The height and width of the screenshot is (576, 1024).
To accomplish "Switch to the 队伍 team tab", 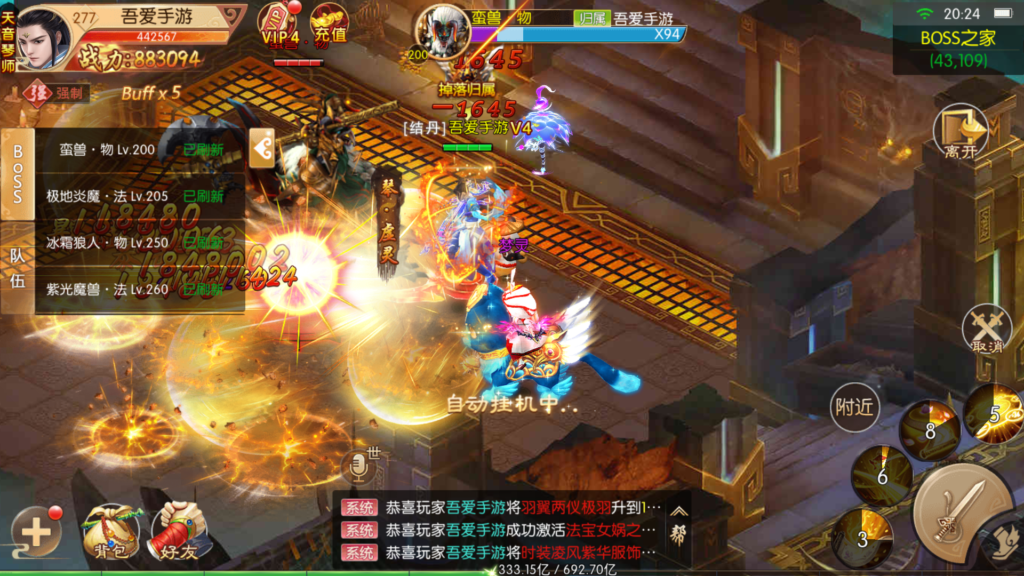I will (17, 267).
